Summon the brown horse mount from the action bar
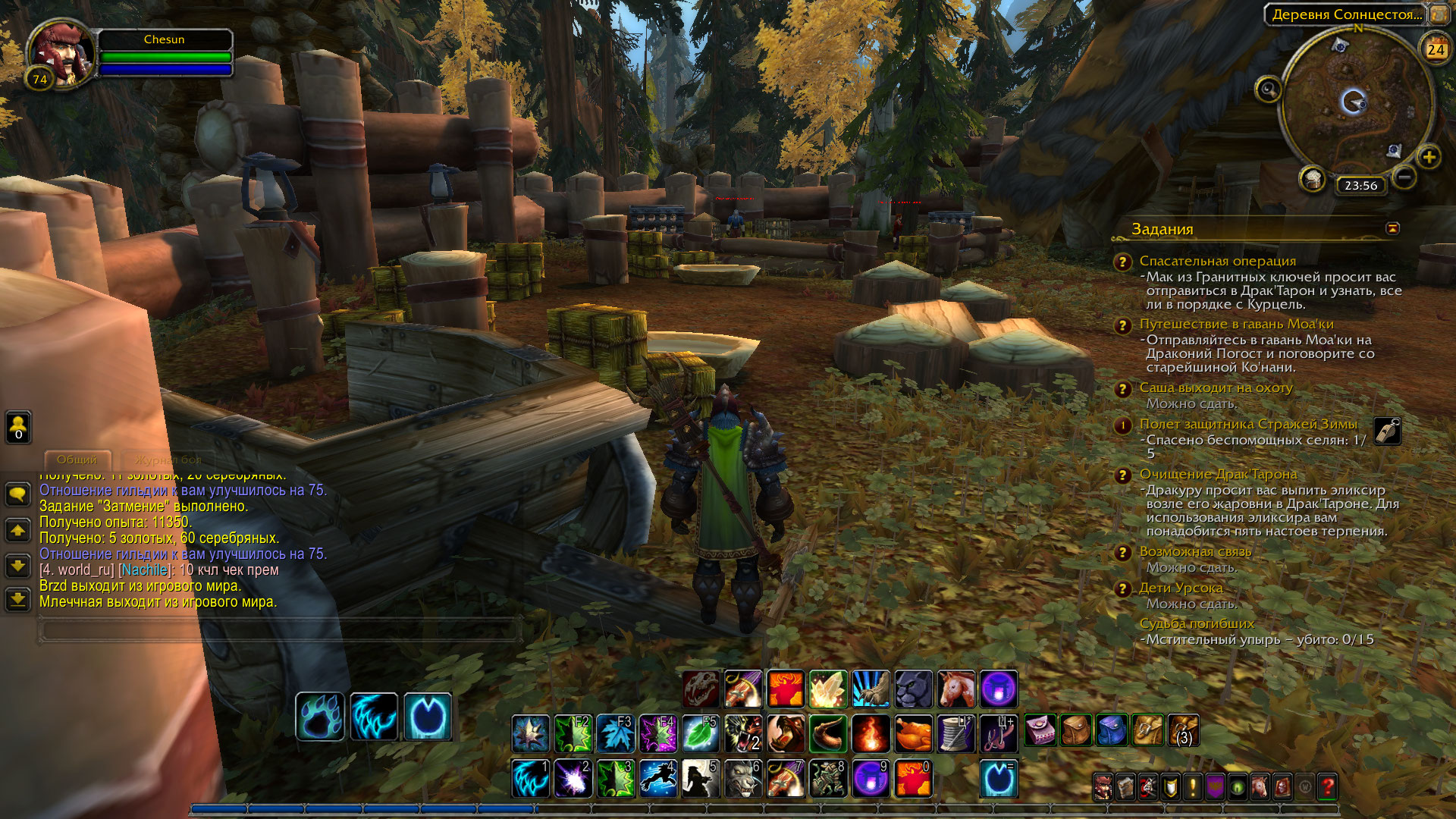The width and height of the screenshot is (1456, 819). pyautogui.click(x=956, y=689)
